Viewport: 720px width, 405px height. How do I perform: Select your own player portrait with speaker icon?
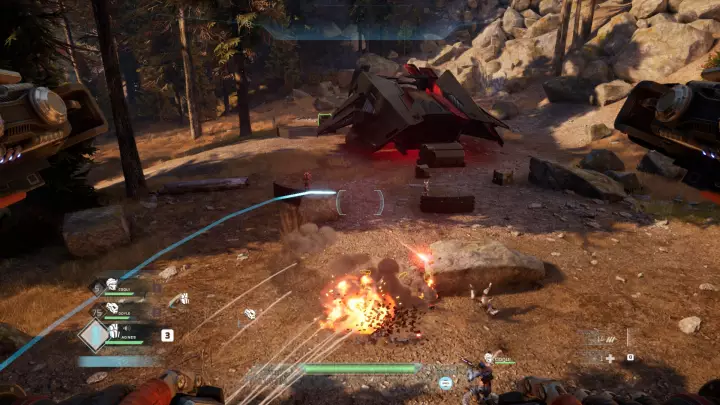[x=113, y=329]
